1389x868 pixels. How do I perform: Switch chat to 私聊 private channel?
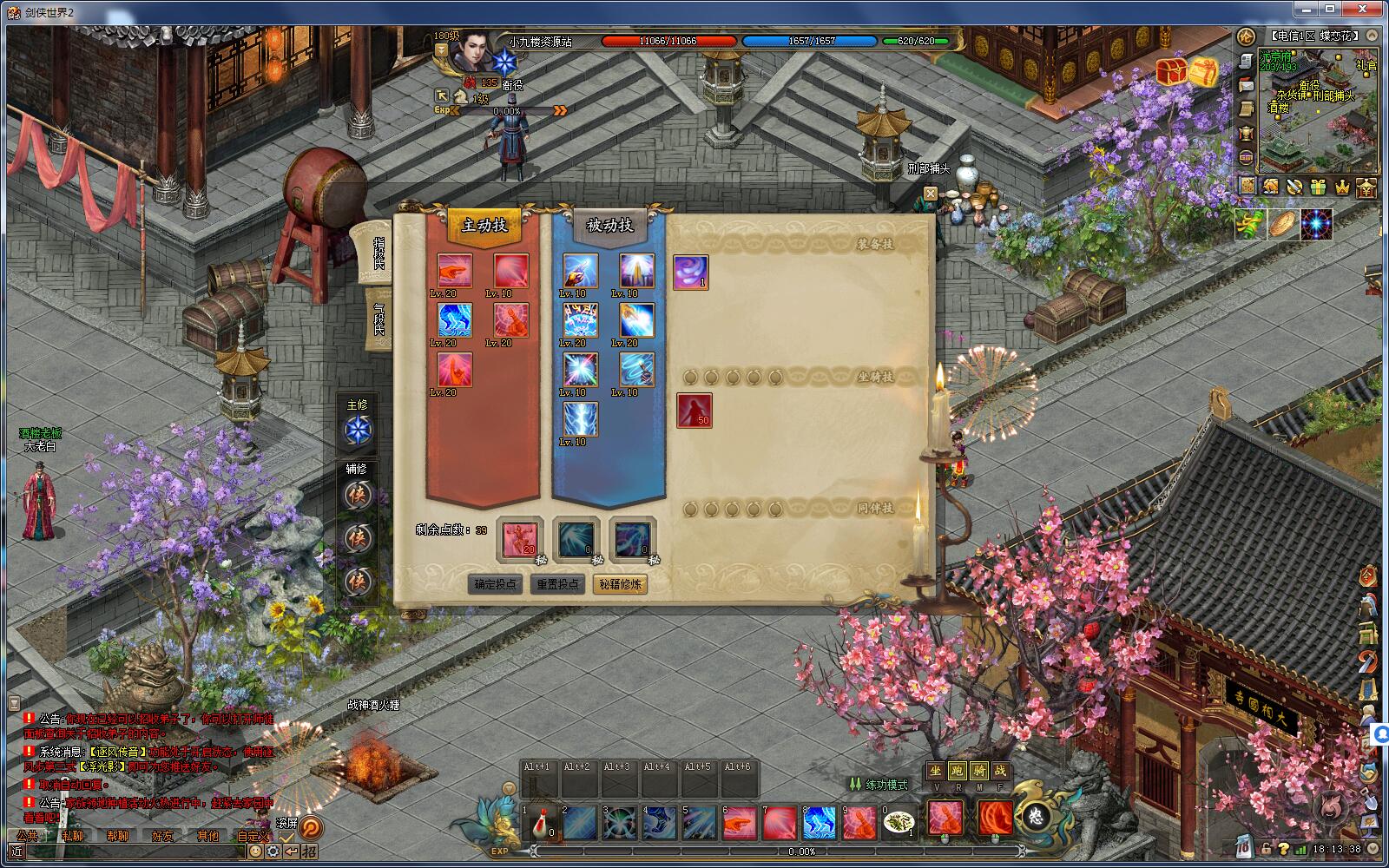[73, 836]
